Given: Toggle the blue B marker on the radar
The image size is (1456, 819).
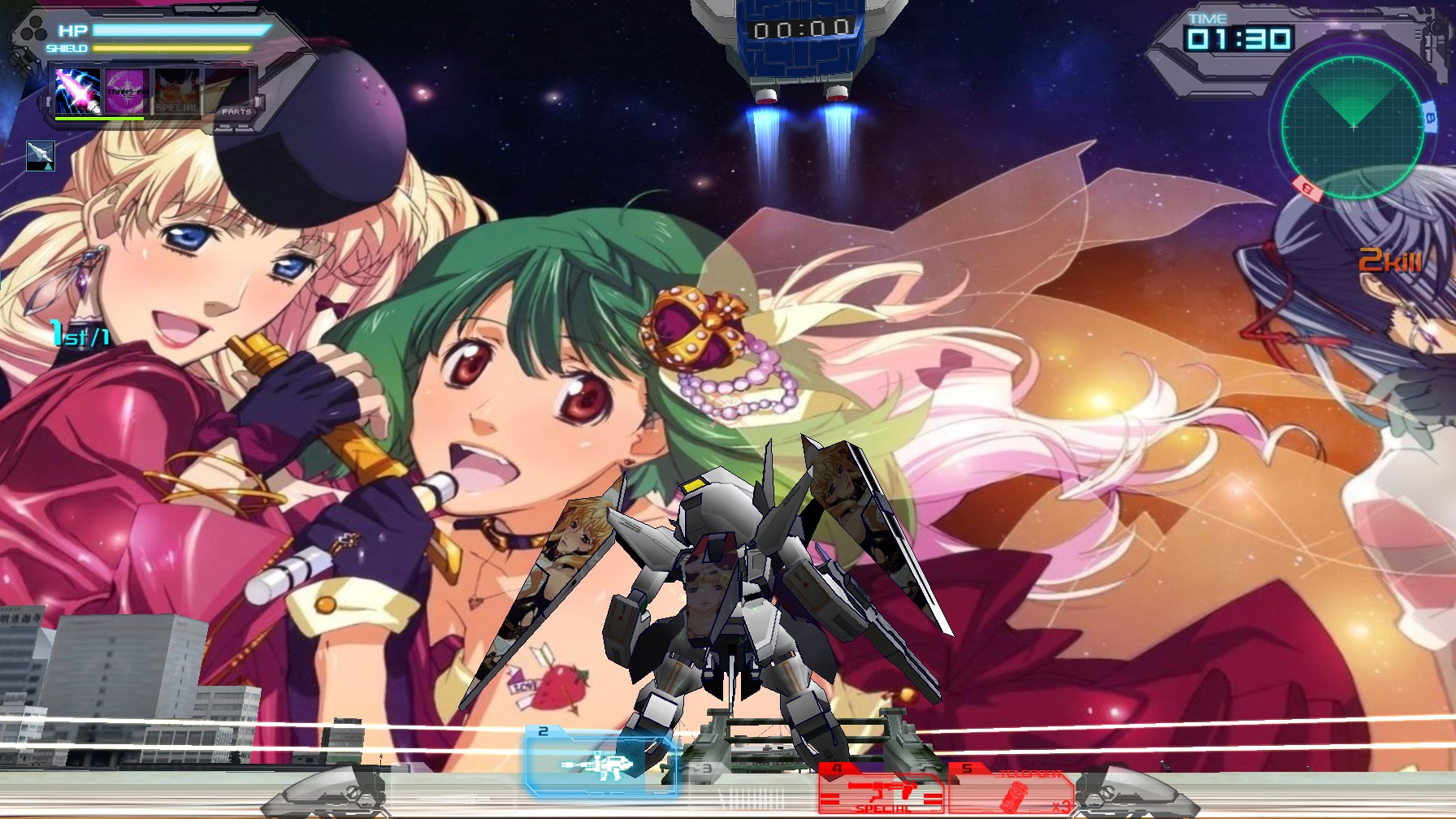Looking at the screenshot, I should (1428, 117).
